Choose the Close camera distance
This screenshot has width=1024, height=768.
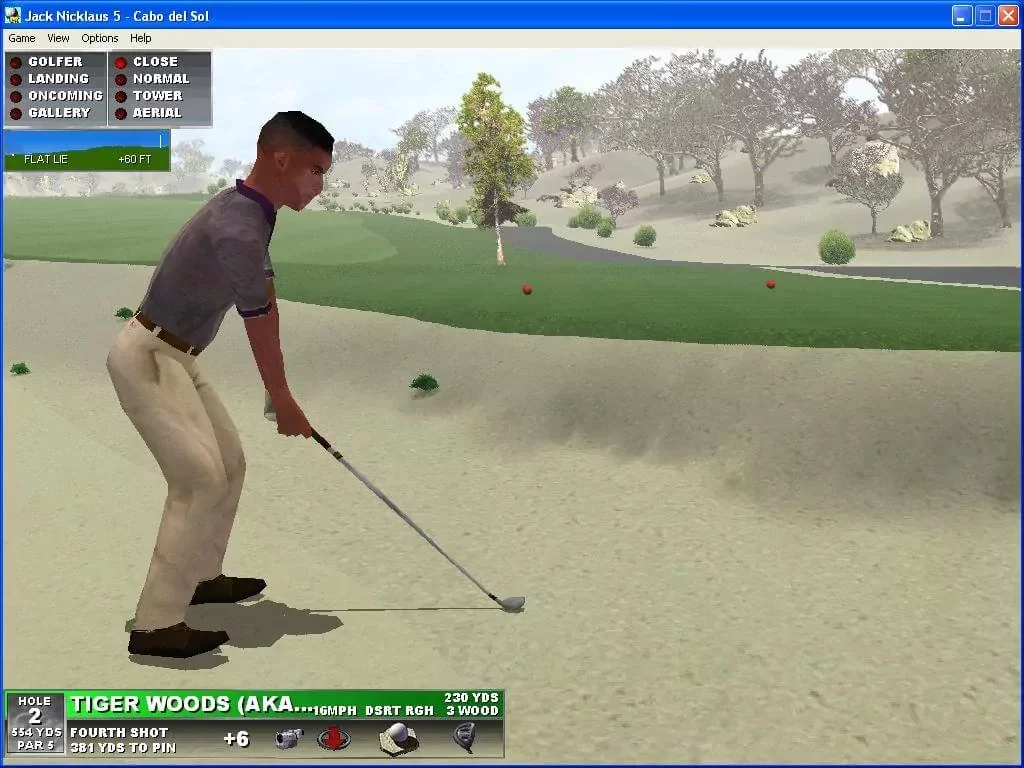(154, 62)
